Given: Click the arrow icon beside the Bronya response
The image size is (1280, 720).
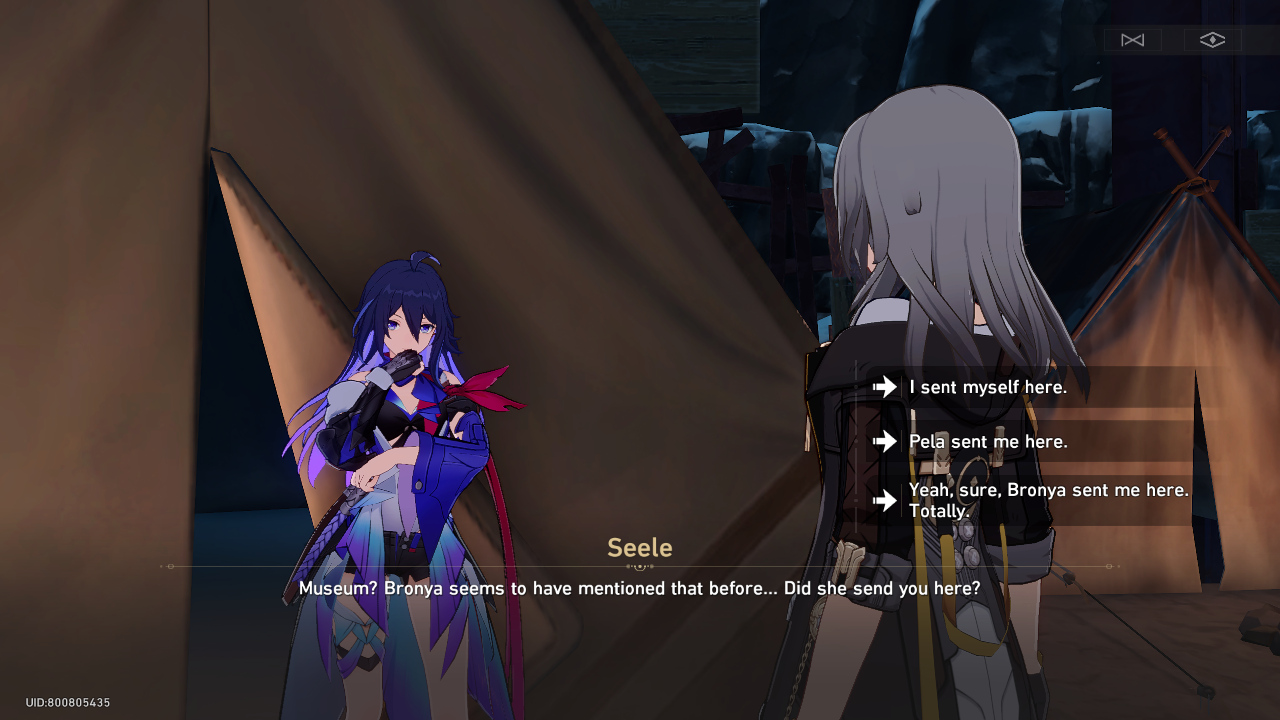Looking at the screenshot, I should click(884, 500).
